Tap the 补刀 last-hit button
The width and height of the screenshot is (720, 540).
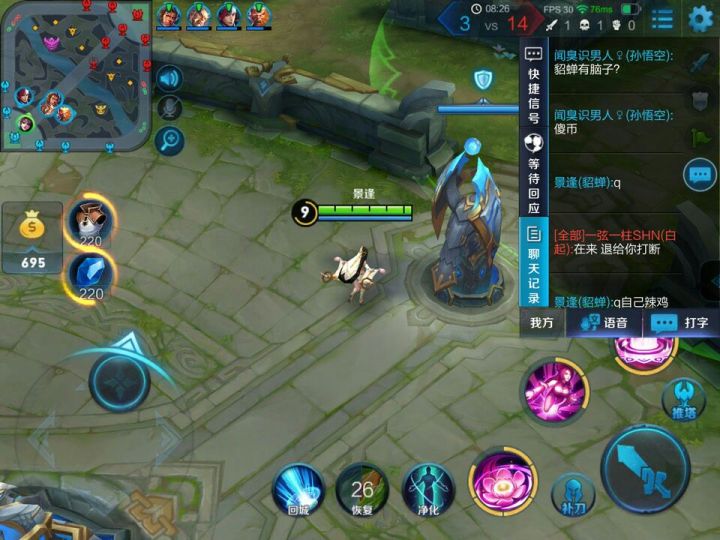click(x=573, y=494)
